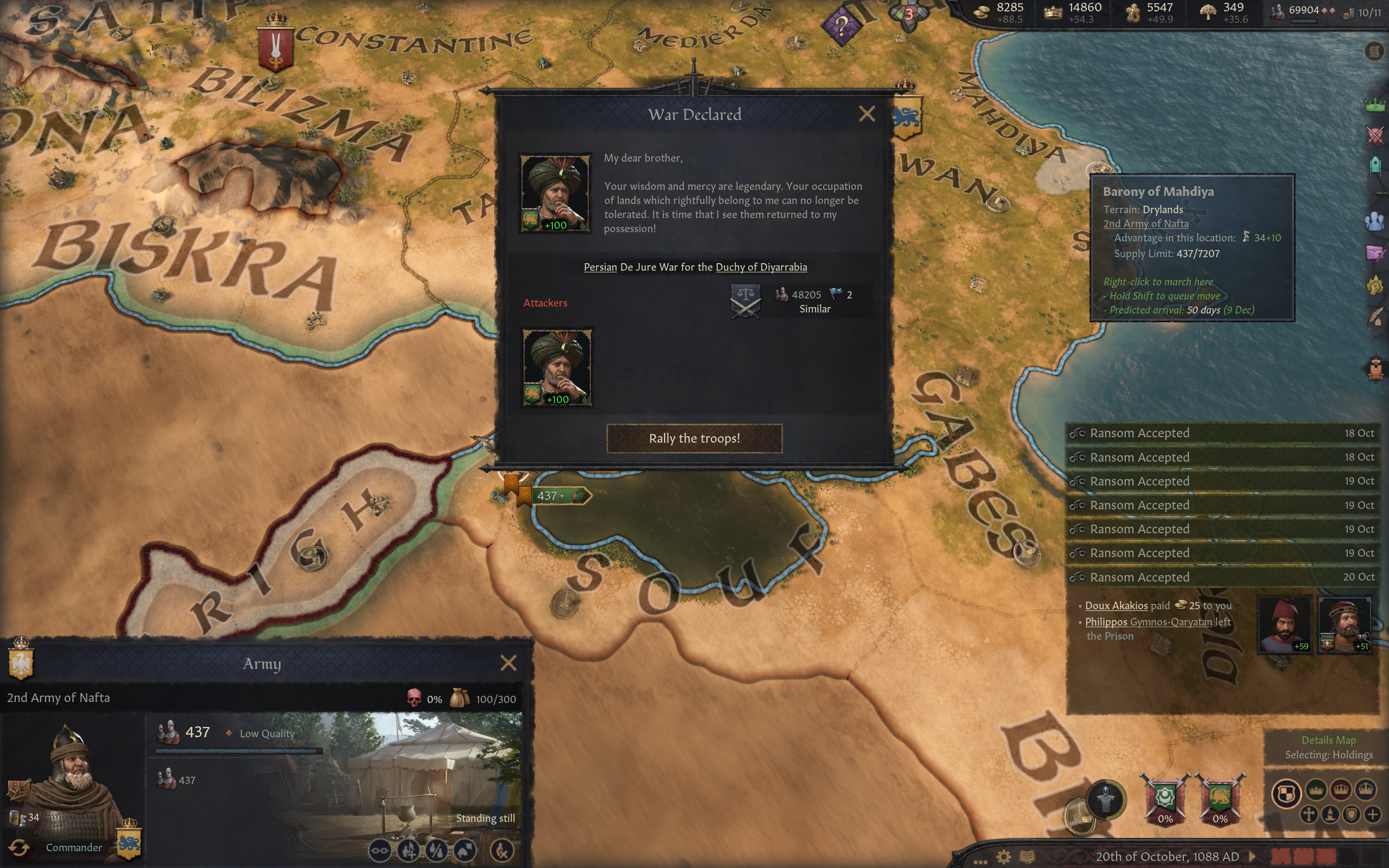The image size is (1389, 868).
Task: Select the attacker's portrait under Attackers
Action: (556, 367)
